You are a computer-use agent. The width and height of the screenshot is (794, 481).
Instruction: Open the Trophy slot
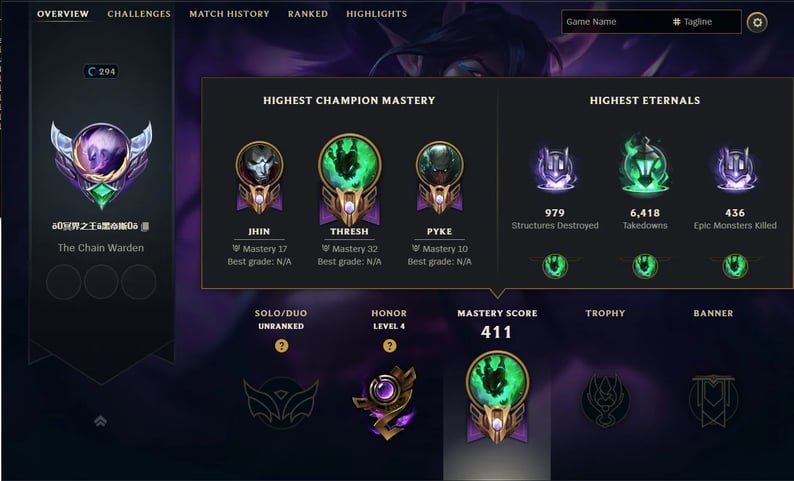(605, 400)
